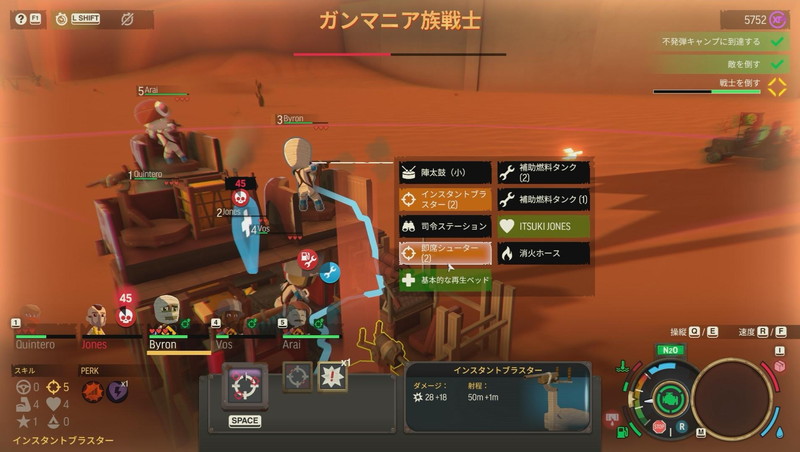Image resolution: width=800 pixels, height=452 pixels.
Task: Select crew member Byron portrait
Action: click(x=165, y=316)
